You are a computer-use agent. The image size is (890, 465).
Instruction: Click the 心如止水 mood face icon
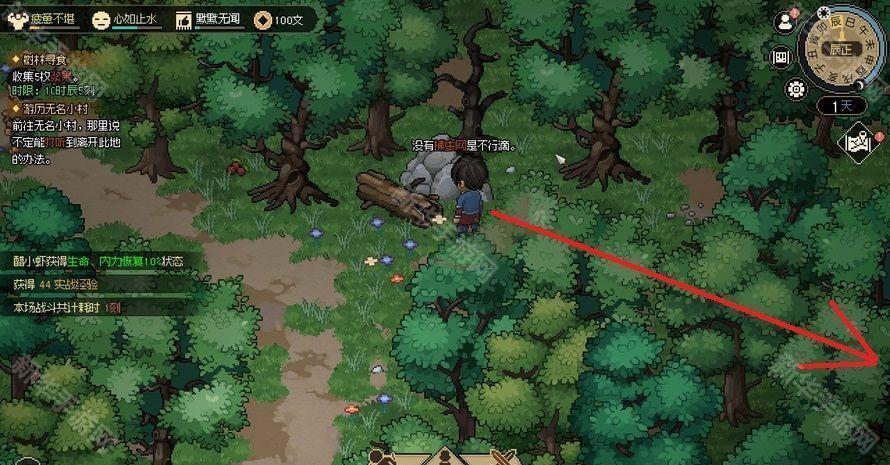[x=100, y=19]
